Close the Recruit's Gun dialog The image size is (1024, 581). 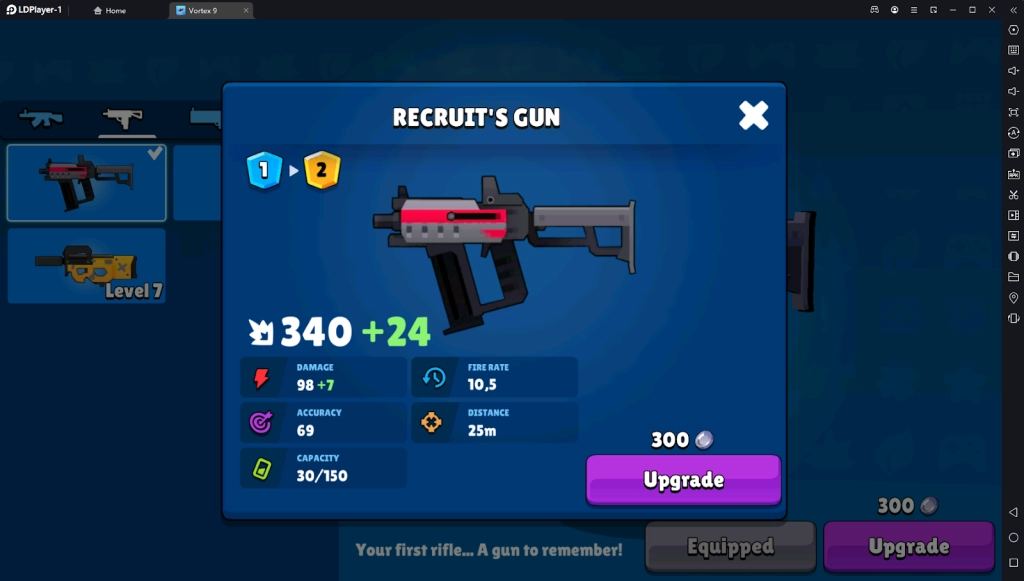coord(753,116)
